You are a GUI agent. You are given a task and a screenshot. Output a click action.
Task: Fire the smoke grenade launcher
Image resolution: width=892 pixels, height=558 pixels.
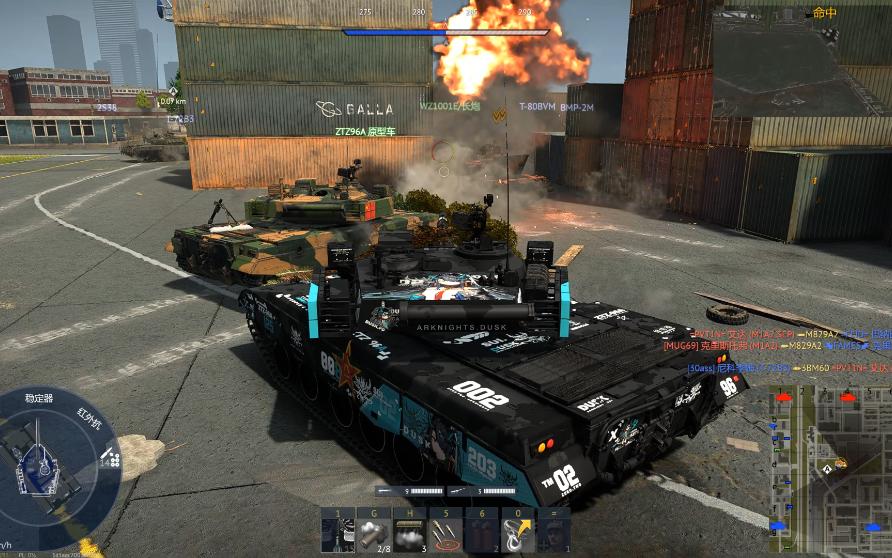(372, 531)
